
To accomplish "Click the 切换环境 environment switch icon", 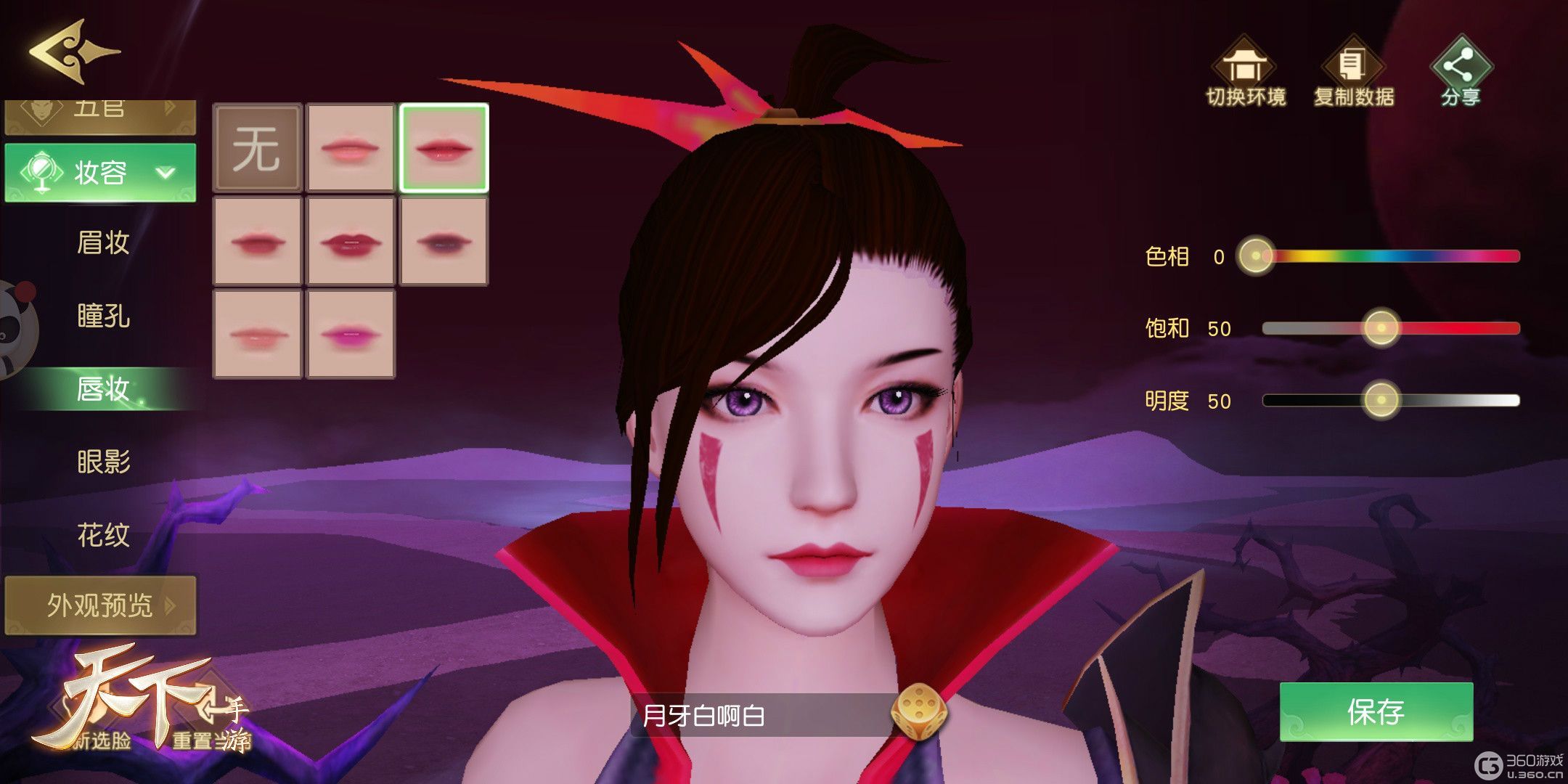I will [1244, 65].
